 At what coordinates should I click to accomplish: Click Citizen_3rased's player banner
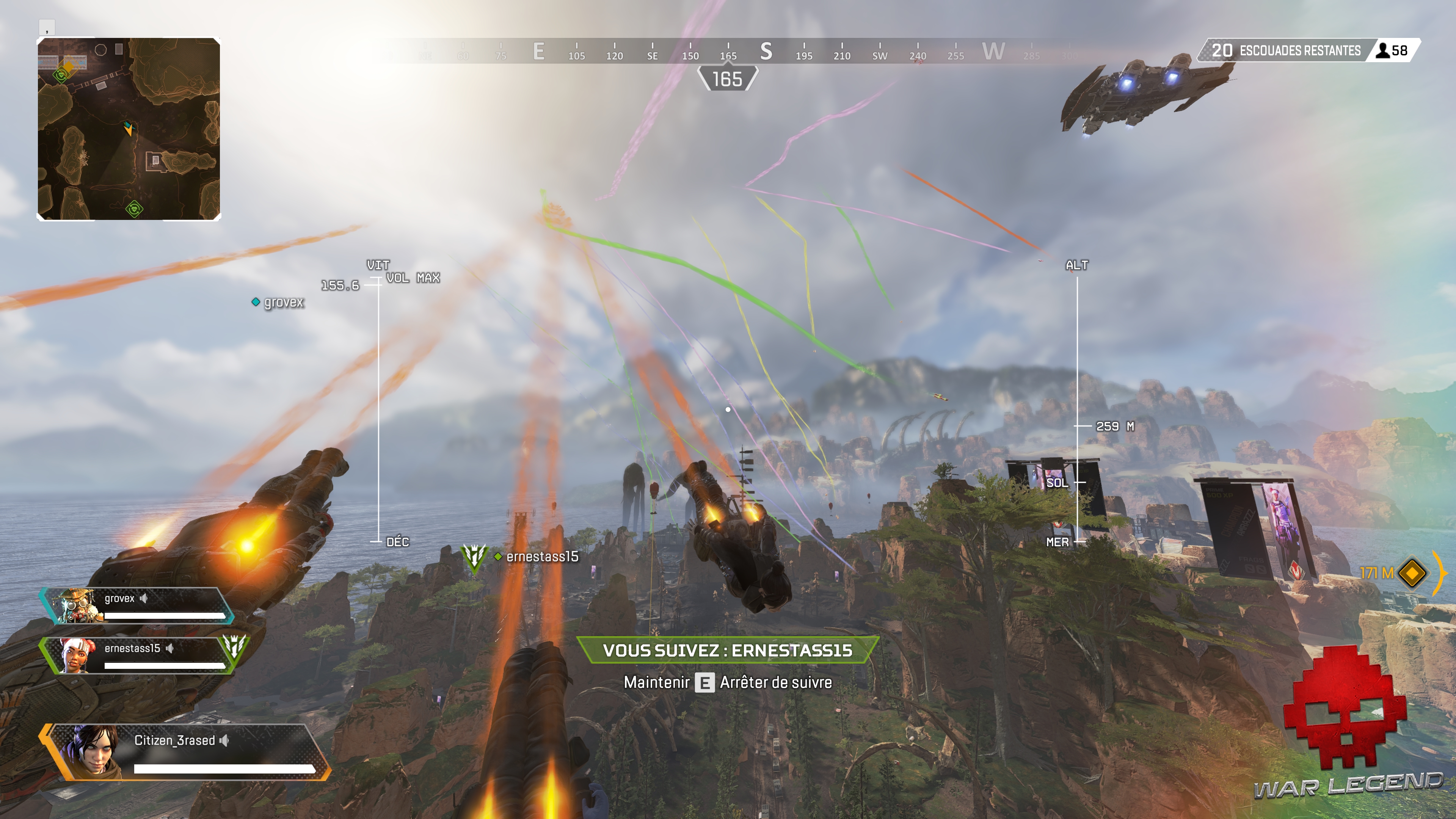[x=184, y=752]
